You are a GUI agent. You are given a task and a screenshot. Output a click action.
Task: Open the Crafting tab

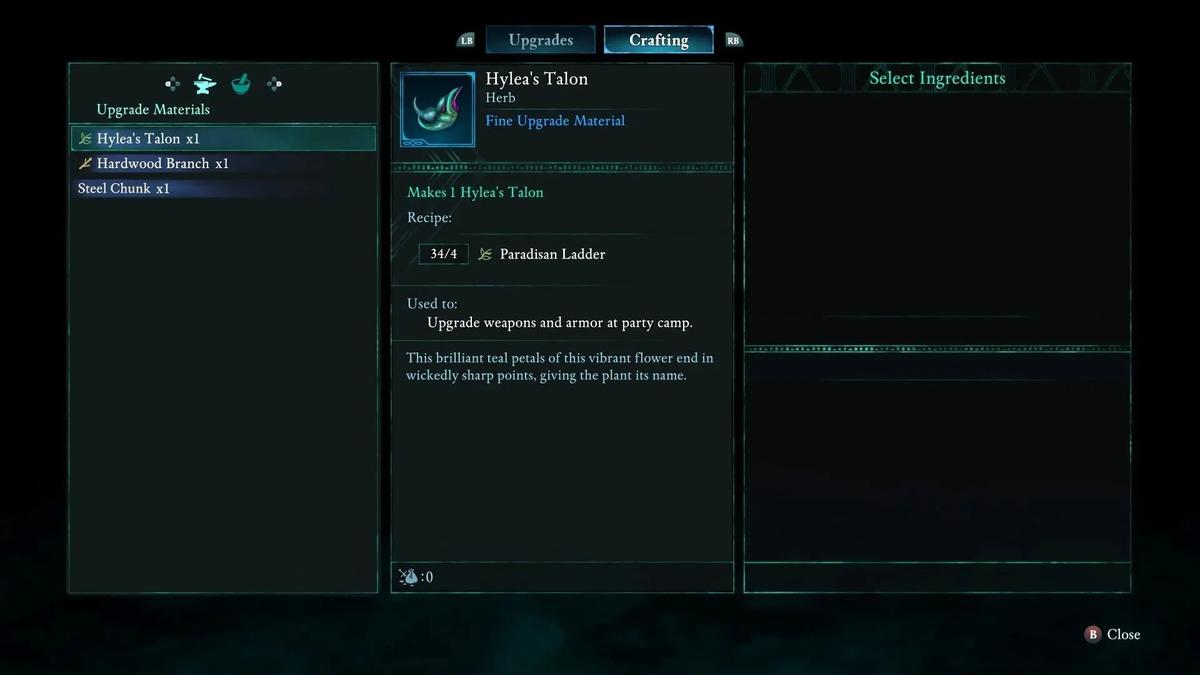tap(658, 40)
